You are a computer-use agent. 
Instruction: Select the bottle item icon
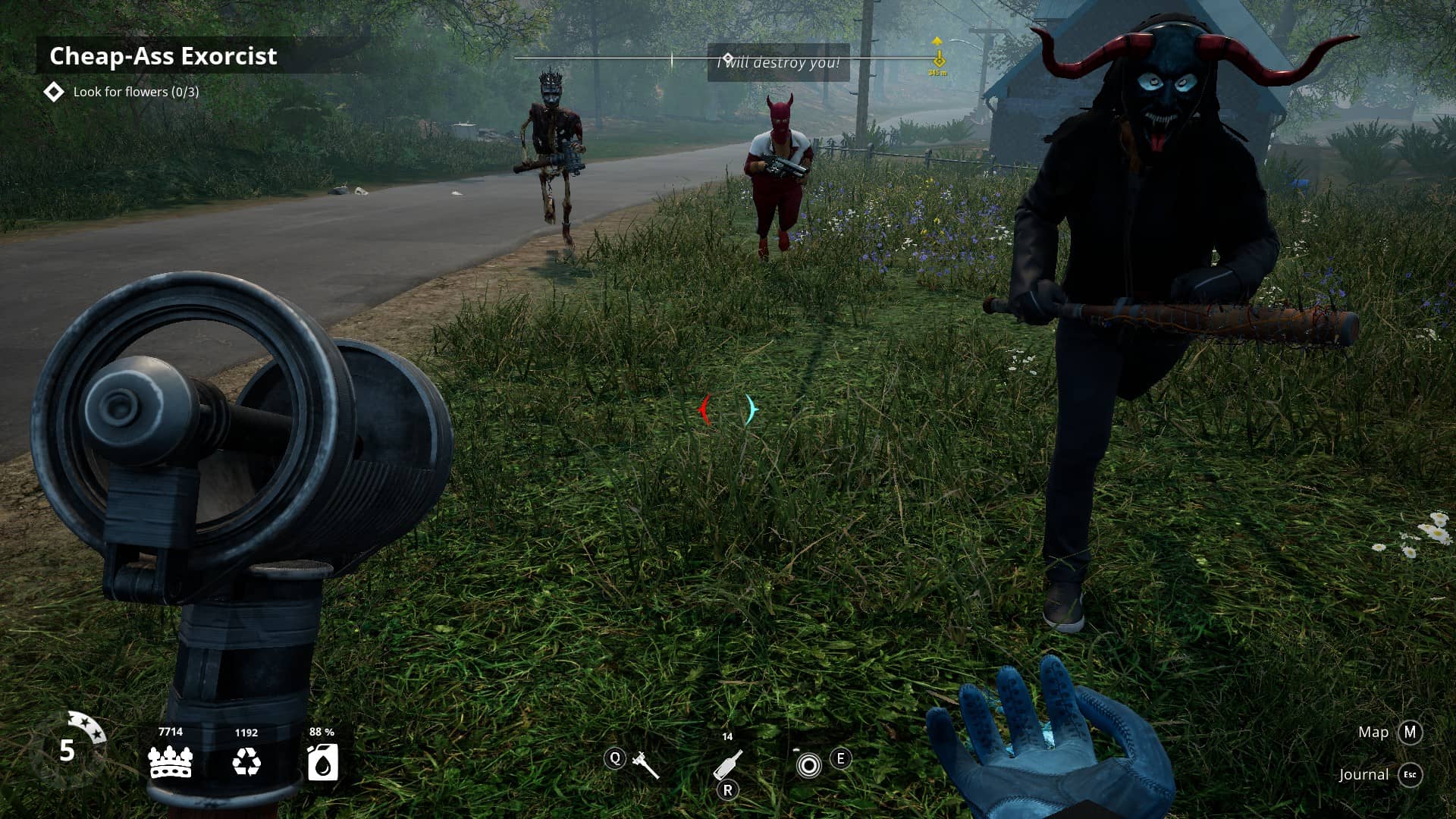tap(728, 764)
